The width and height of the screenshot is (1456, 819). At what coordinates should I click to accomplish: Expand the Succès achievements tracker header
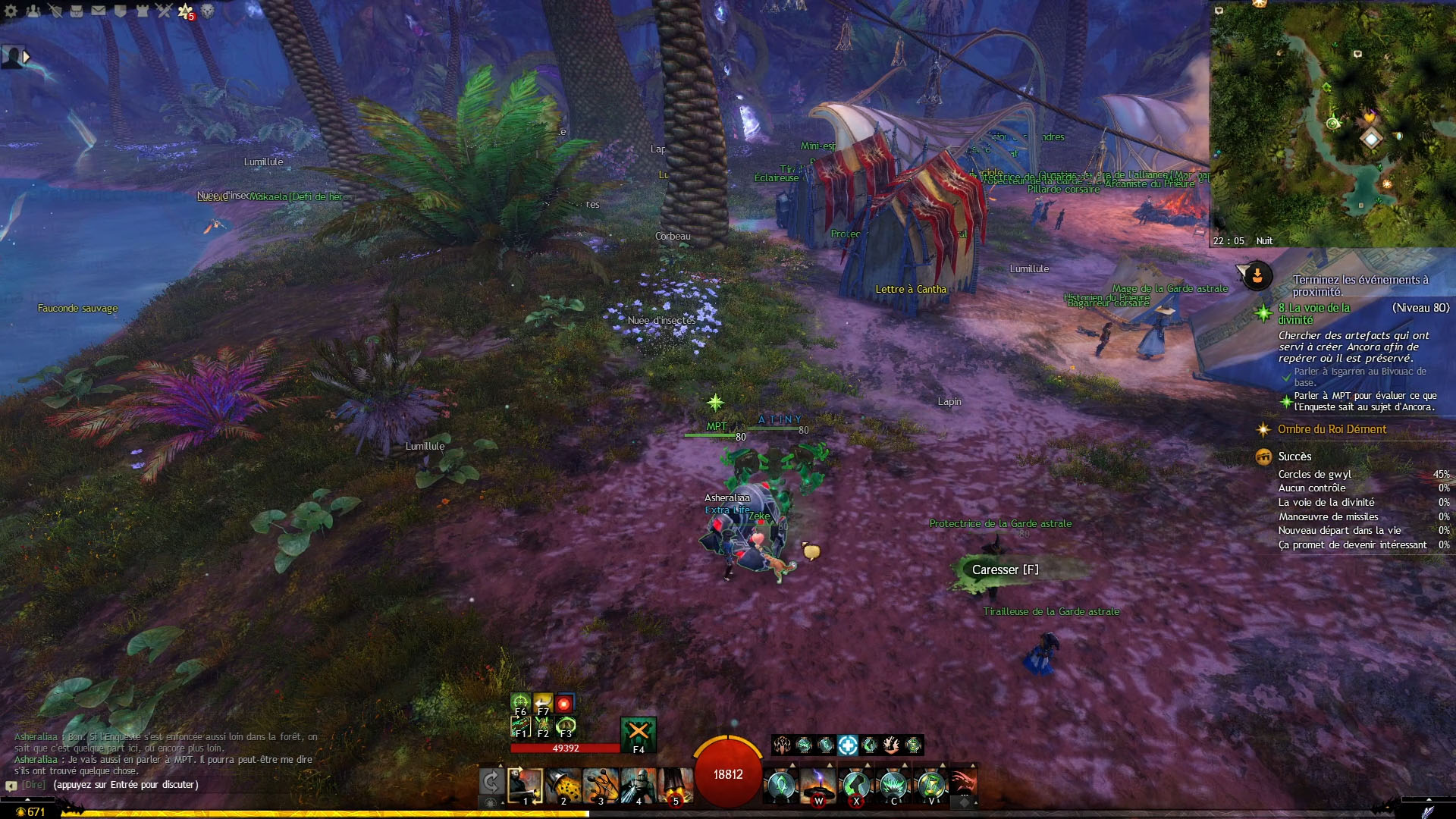1294,457
